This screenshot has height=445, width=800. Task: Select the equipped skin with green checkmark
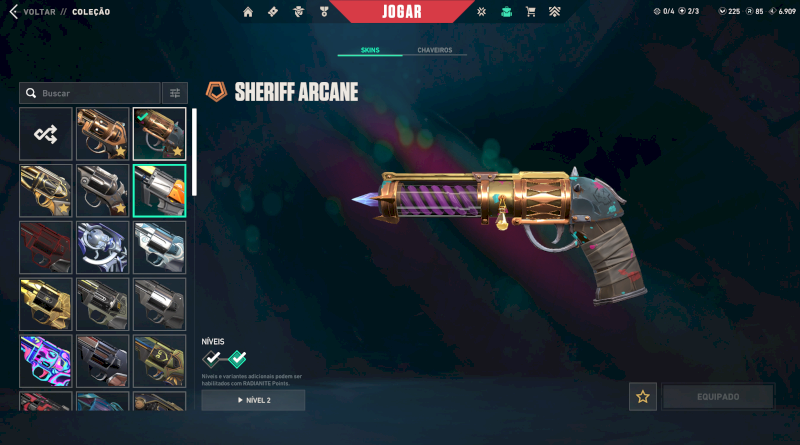(159, 134)
